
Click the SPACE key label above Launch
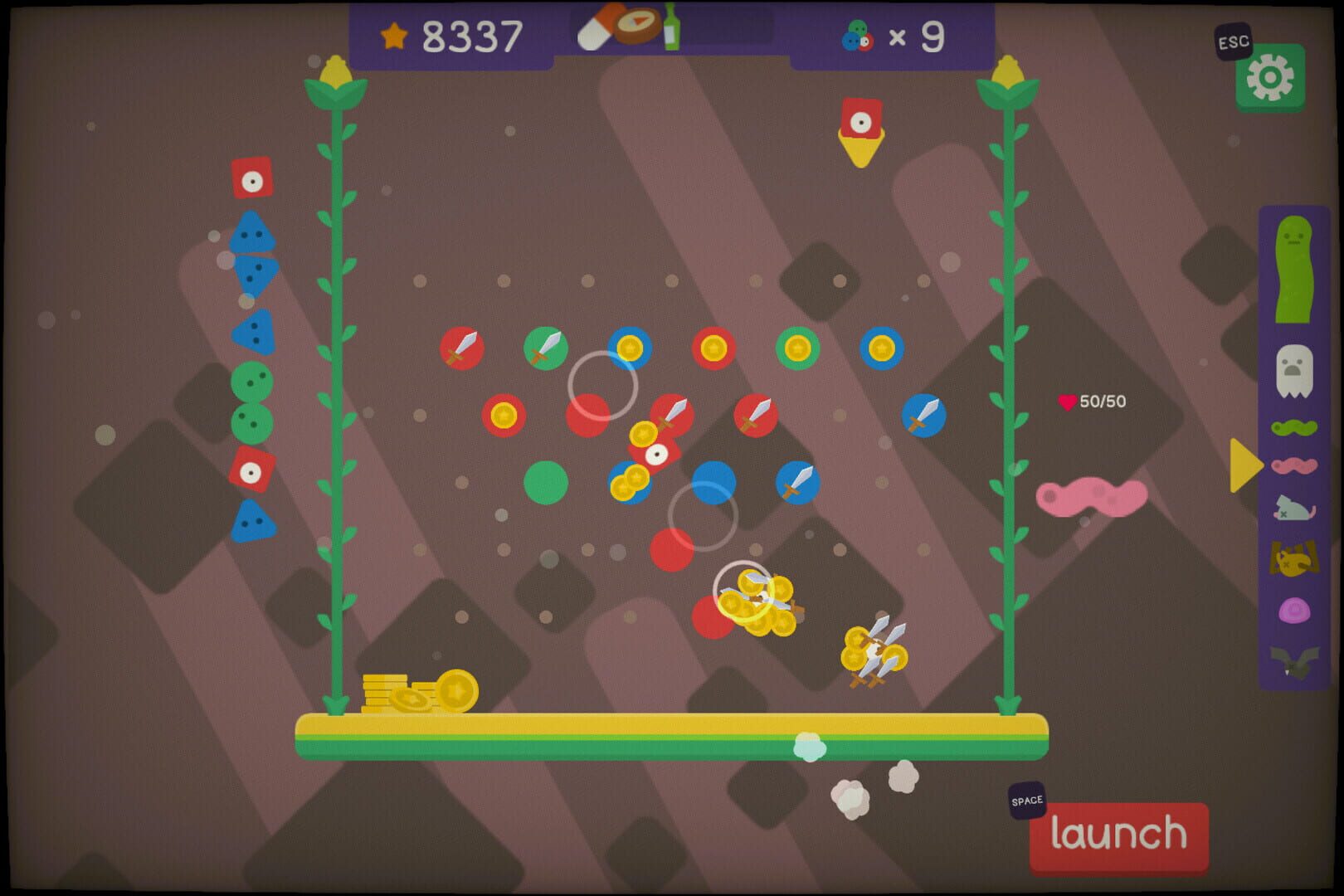1026,801
